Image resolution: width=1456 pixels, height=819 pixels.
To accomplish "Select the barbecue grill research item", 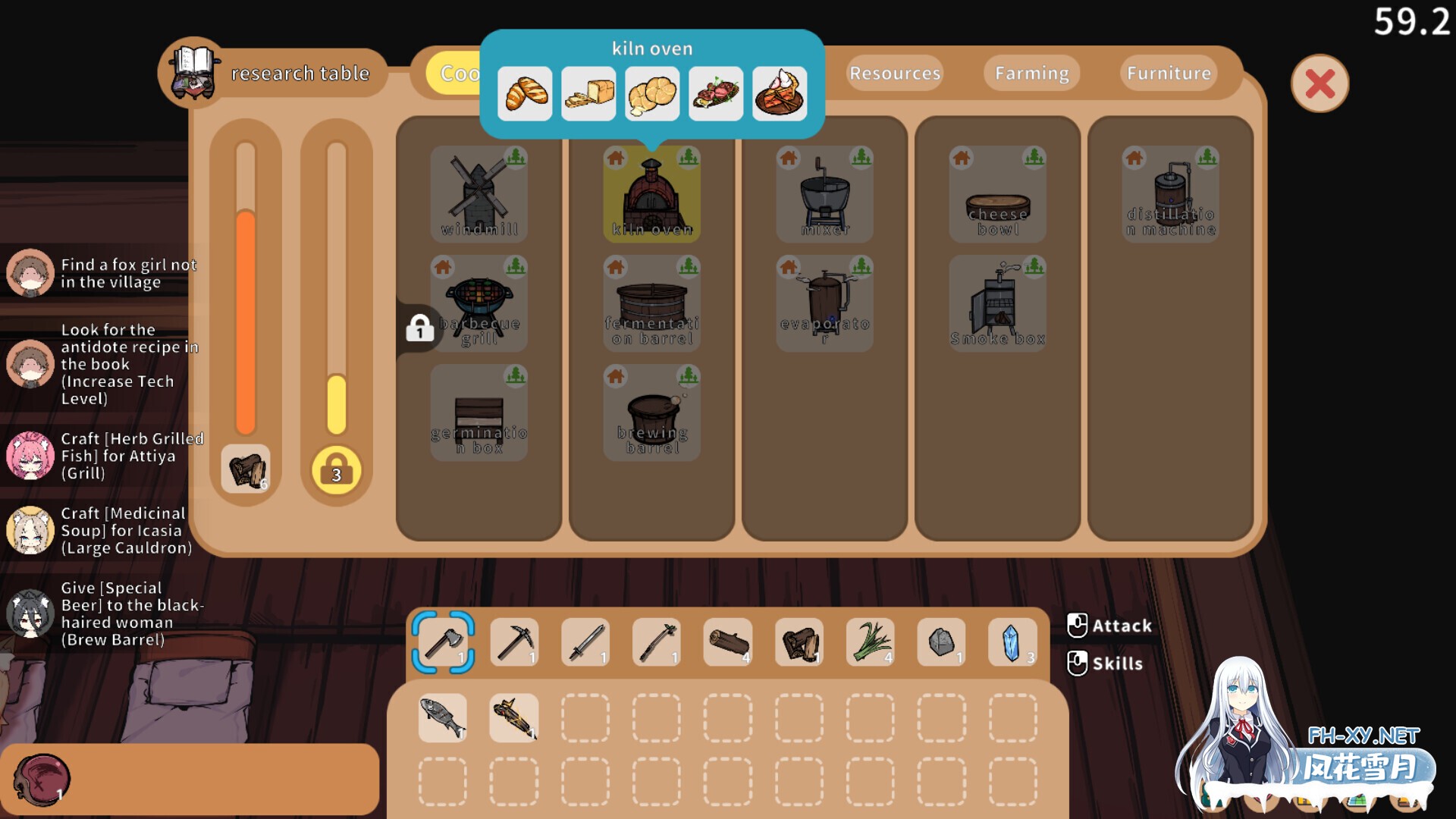I will [x=479, y=303].
